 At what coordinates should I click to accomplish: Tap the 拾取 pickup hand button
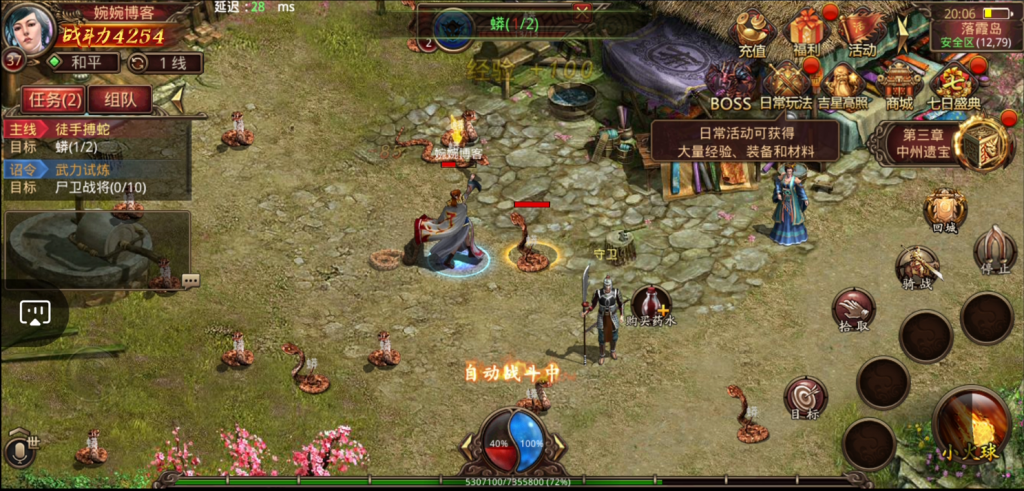click(x=853, y=310)
